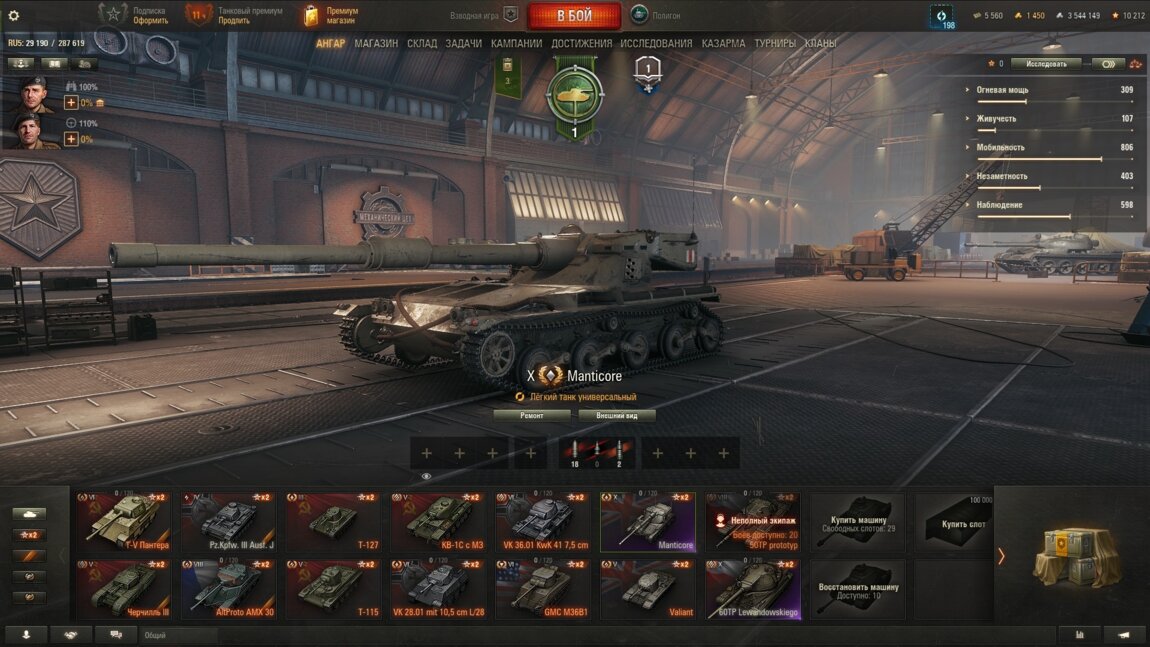The height and width of the screenshot is (647, 1150).
Task: Open Премиум магазин in top bar
Action: (332, 16)
